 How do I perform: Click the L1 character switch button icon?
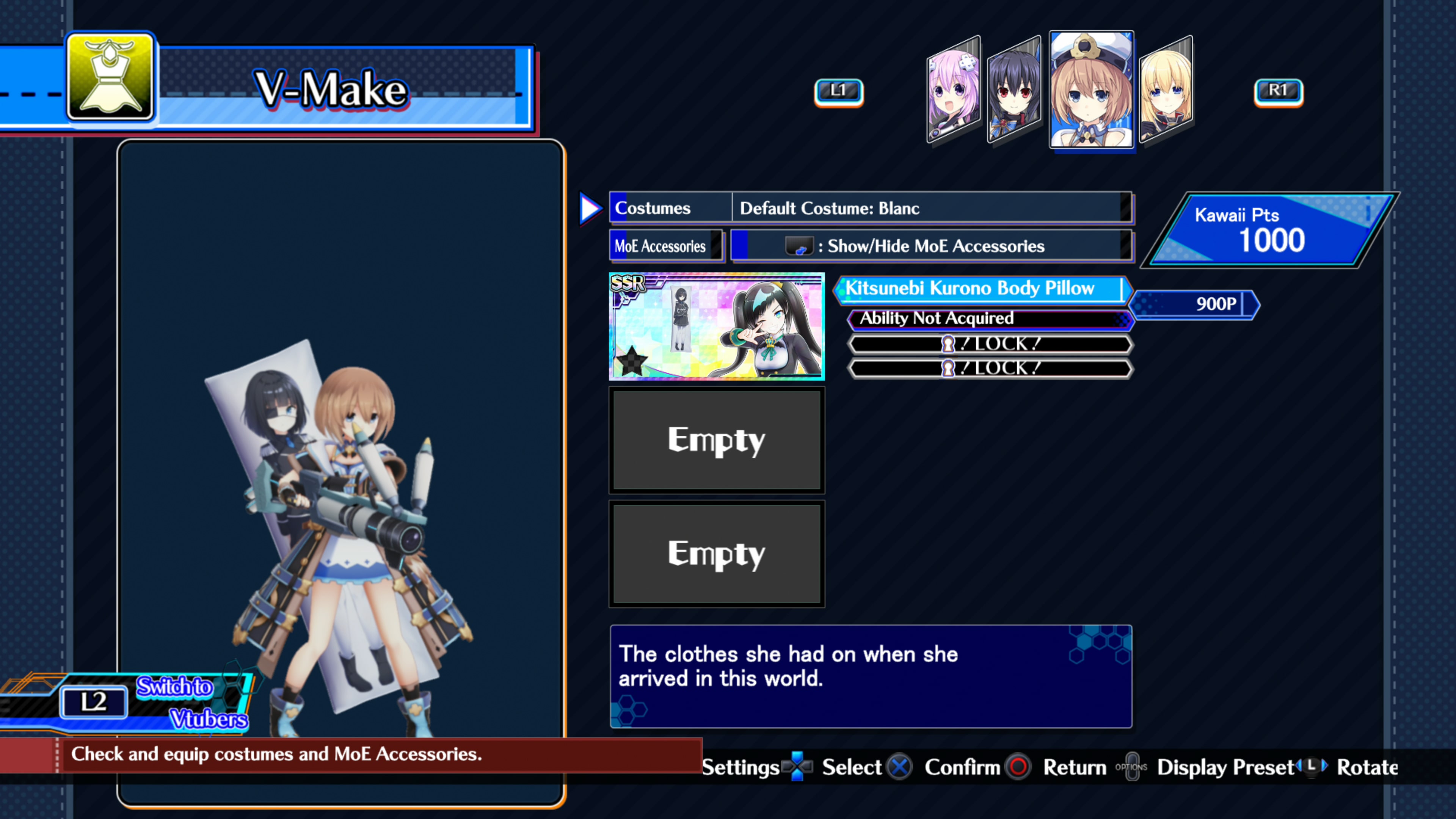[839, 91]
